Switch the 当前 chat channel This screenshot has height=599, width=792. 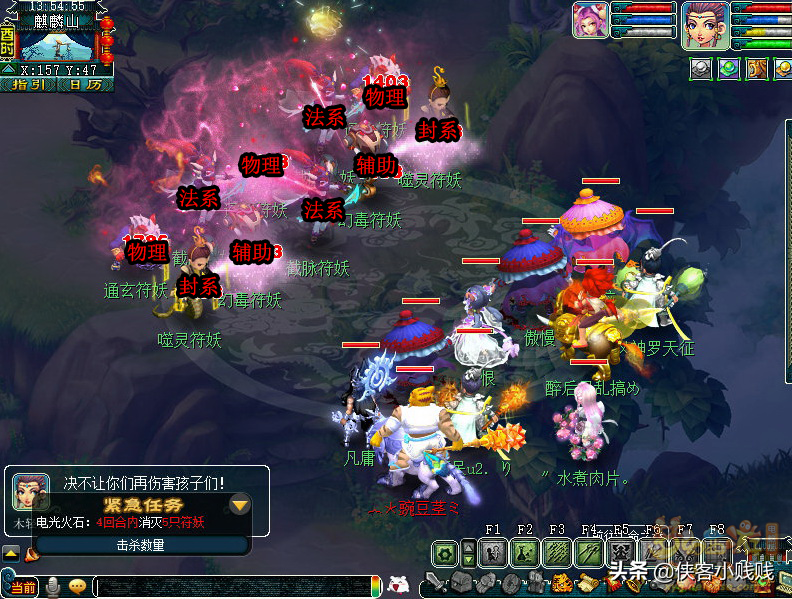24,587
